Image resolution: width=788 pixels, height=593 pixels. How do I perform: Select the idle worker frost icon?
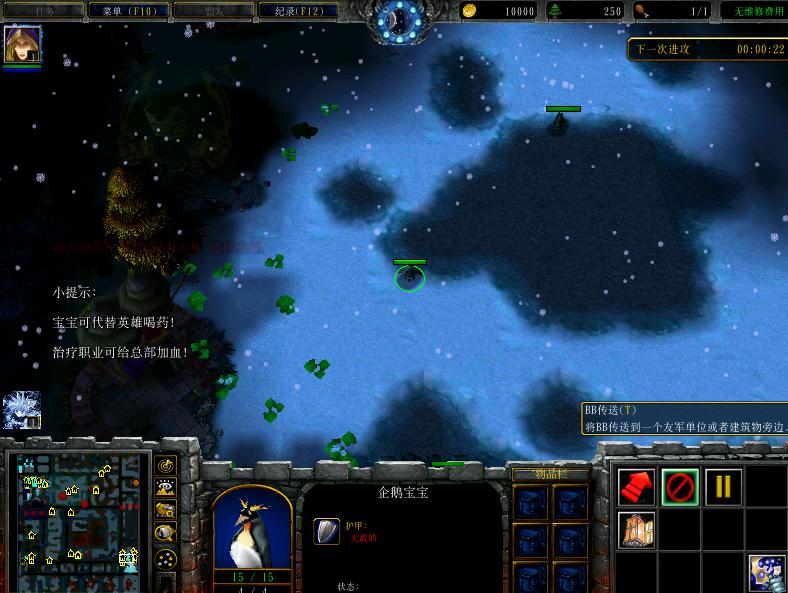22,410
